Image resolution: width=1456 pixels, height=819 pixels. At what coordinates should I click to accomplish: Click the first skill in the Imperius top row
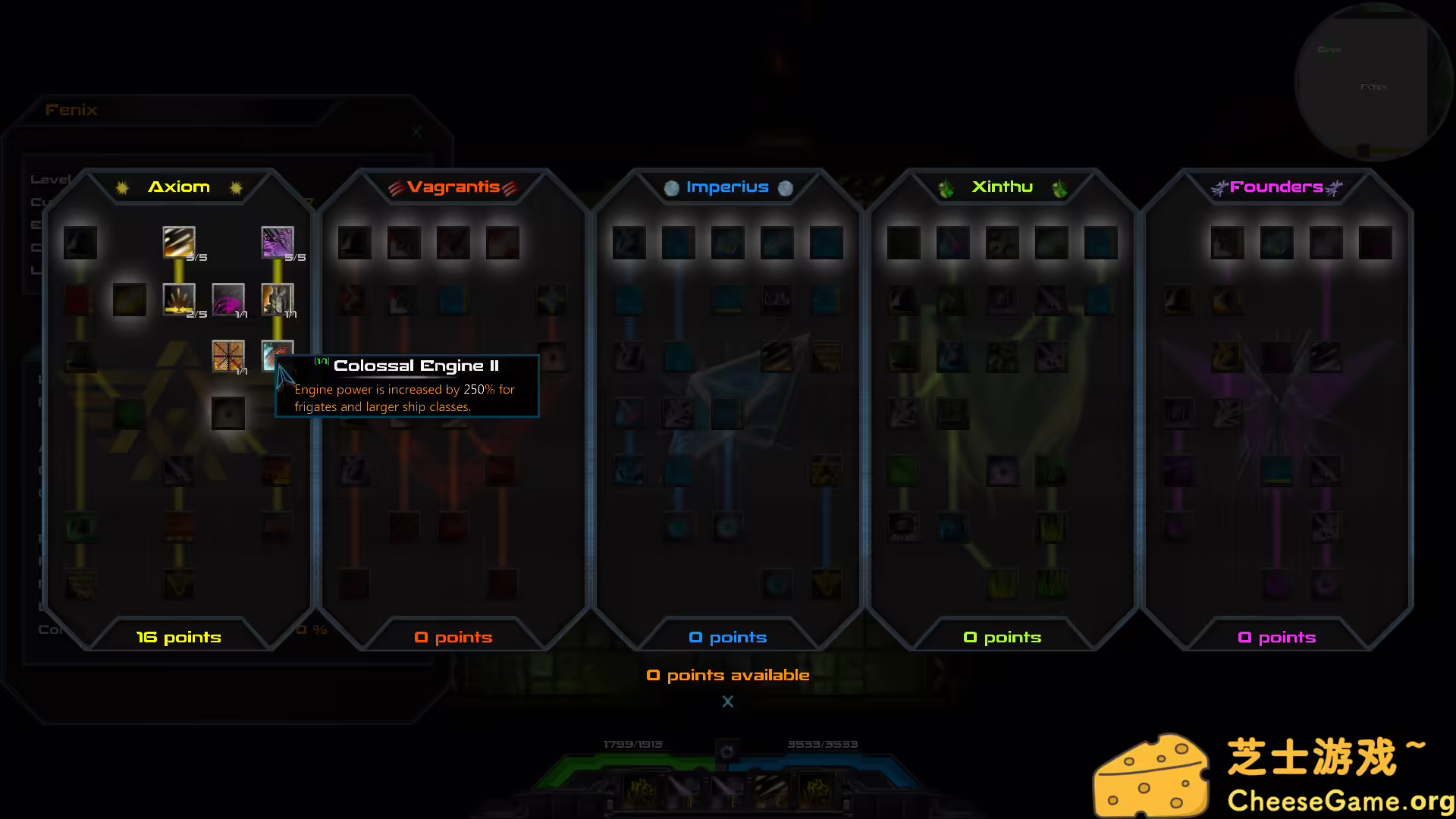tap(629, 242)
